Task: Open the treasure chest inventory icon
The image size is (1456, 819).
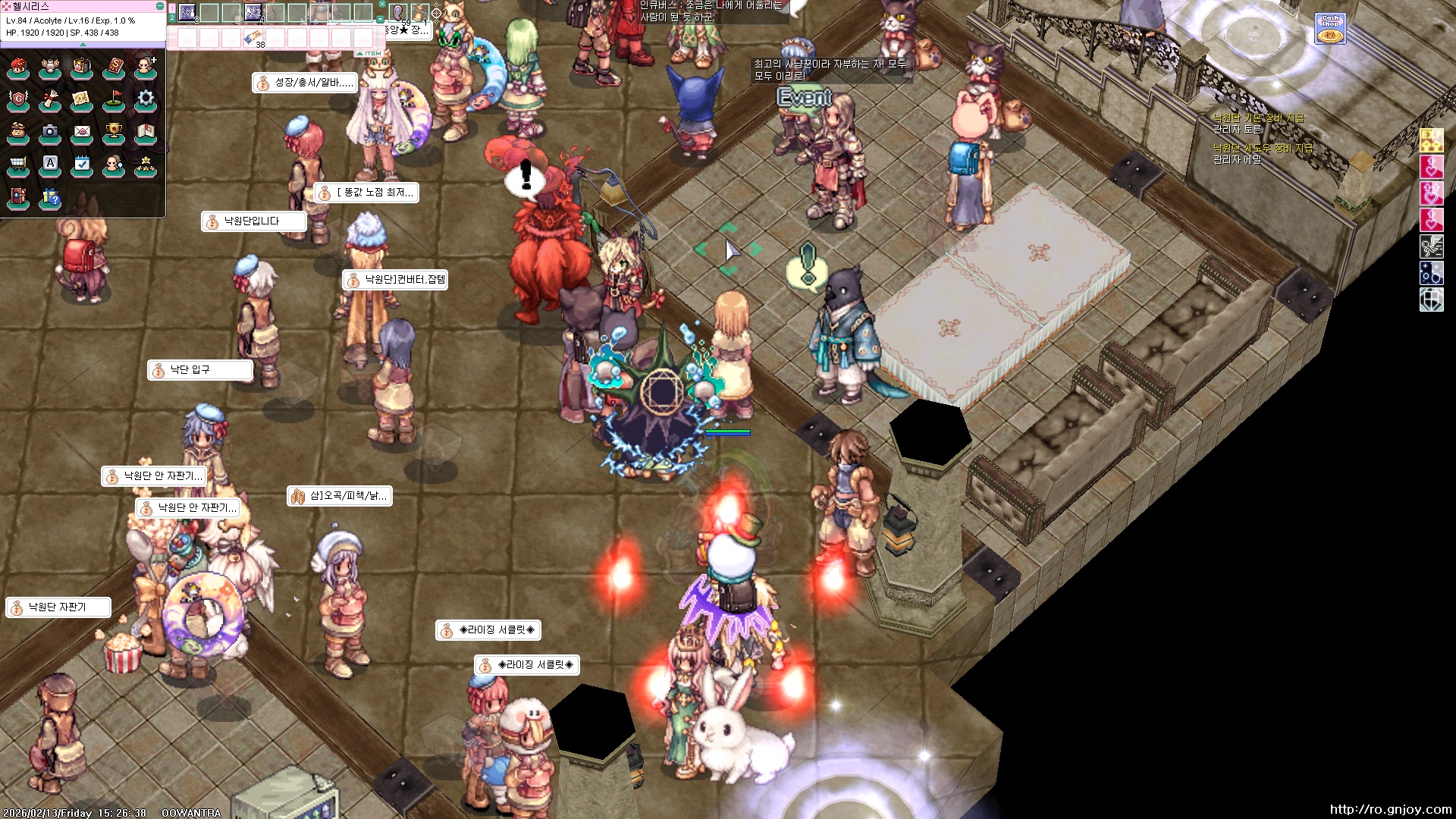Action: (x=82, y=68)
